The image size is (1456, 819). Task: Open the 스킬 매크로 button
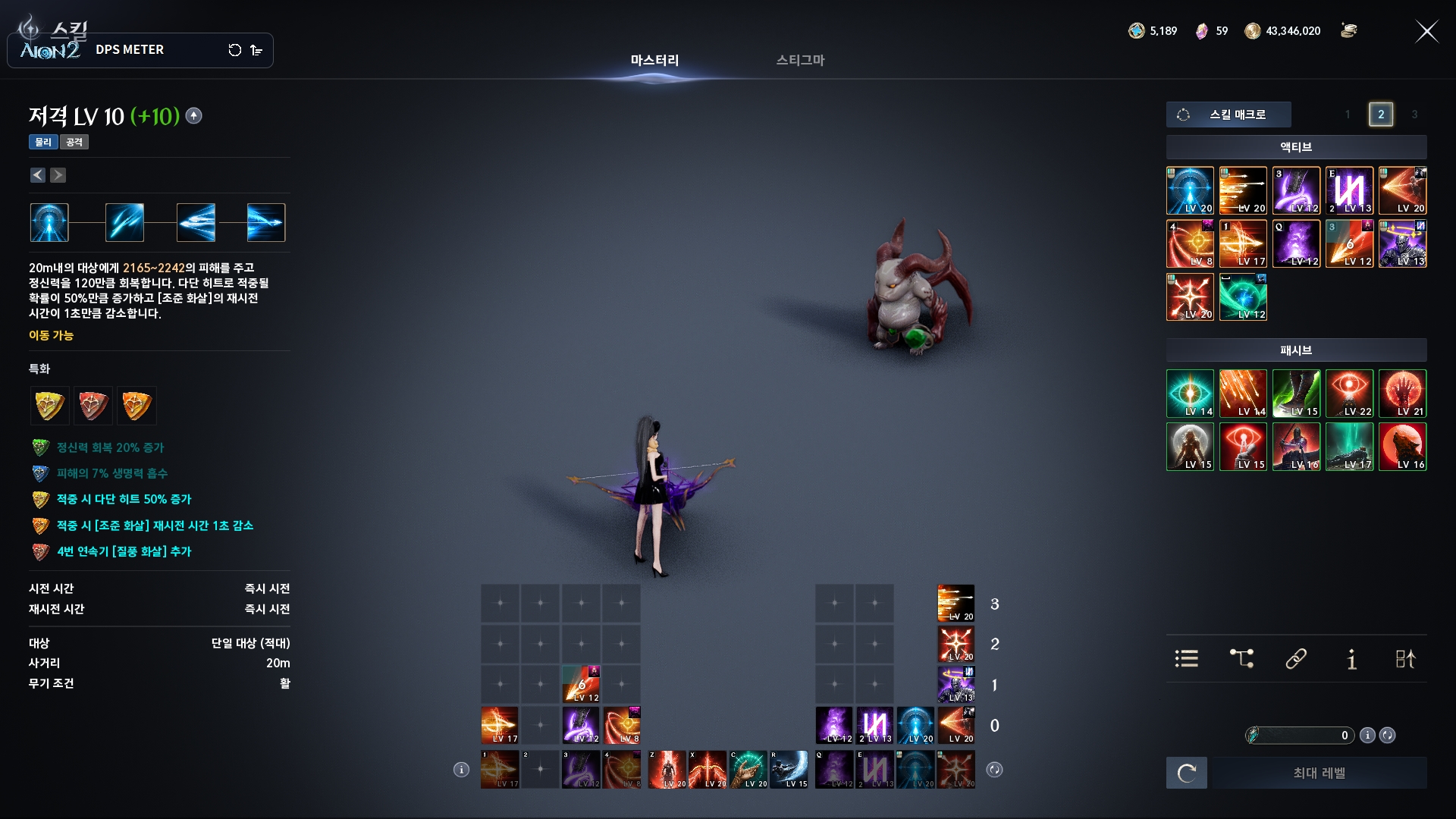coord(1228,115)
